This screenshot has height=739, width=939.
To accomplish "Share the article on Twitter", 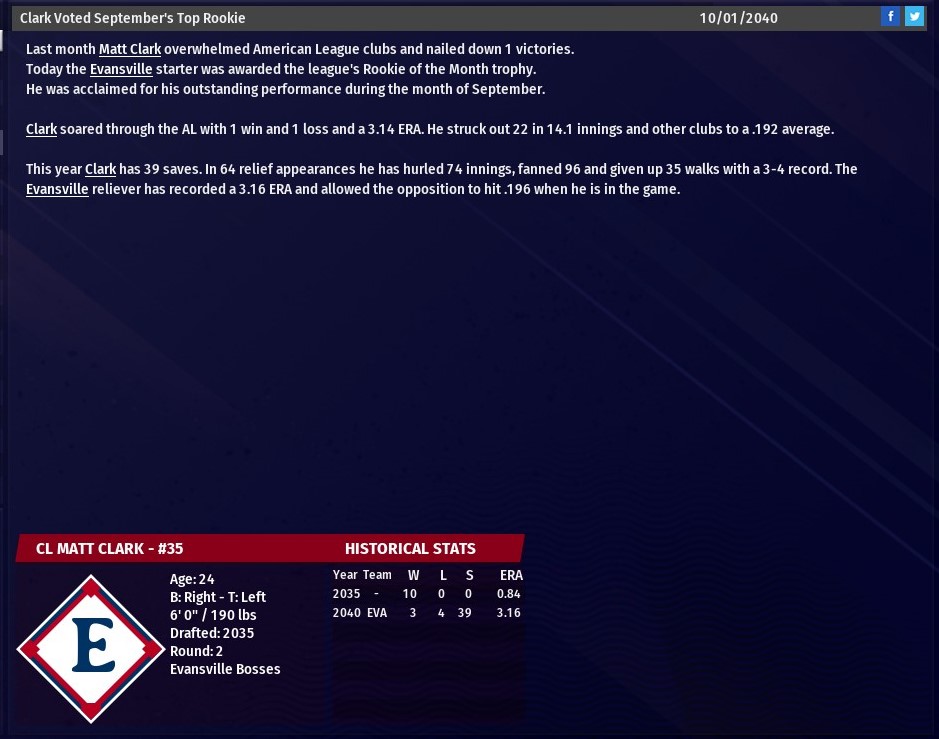I will click(x=914, y=17).
